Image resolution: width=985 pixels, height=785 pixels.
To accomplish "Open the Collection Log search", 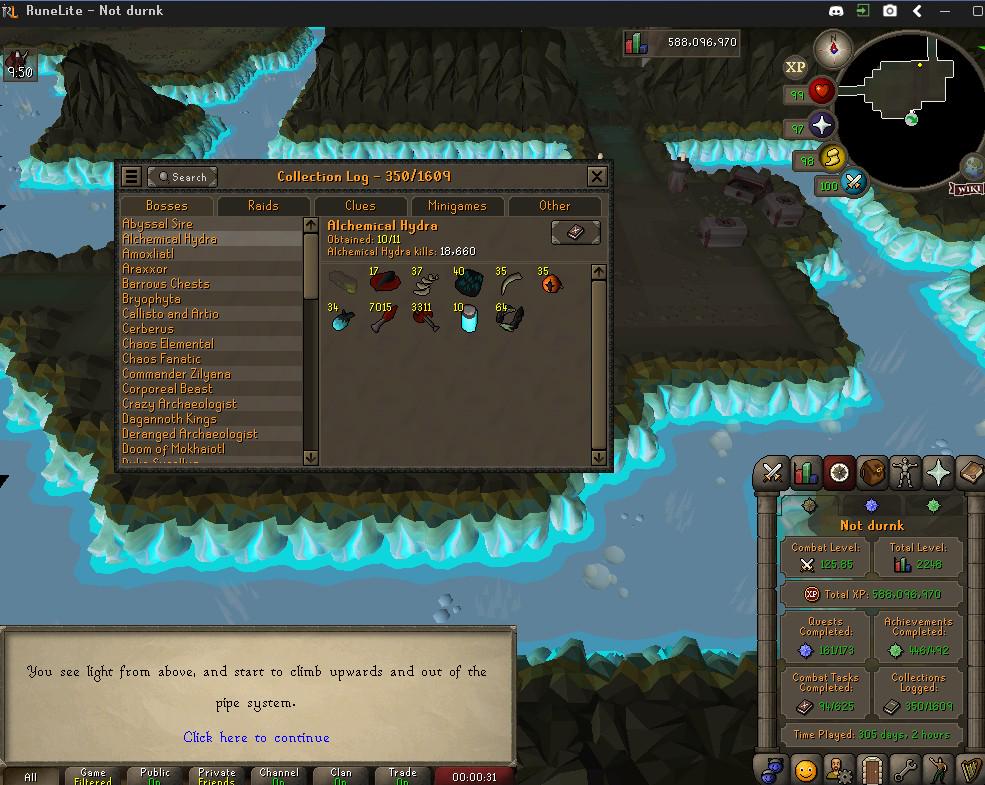I will (182, 177).
